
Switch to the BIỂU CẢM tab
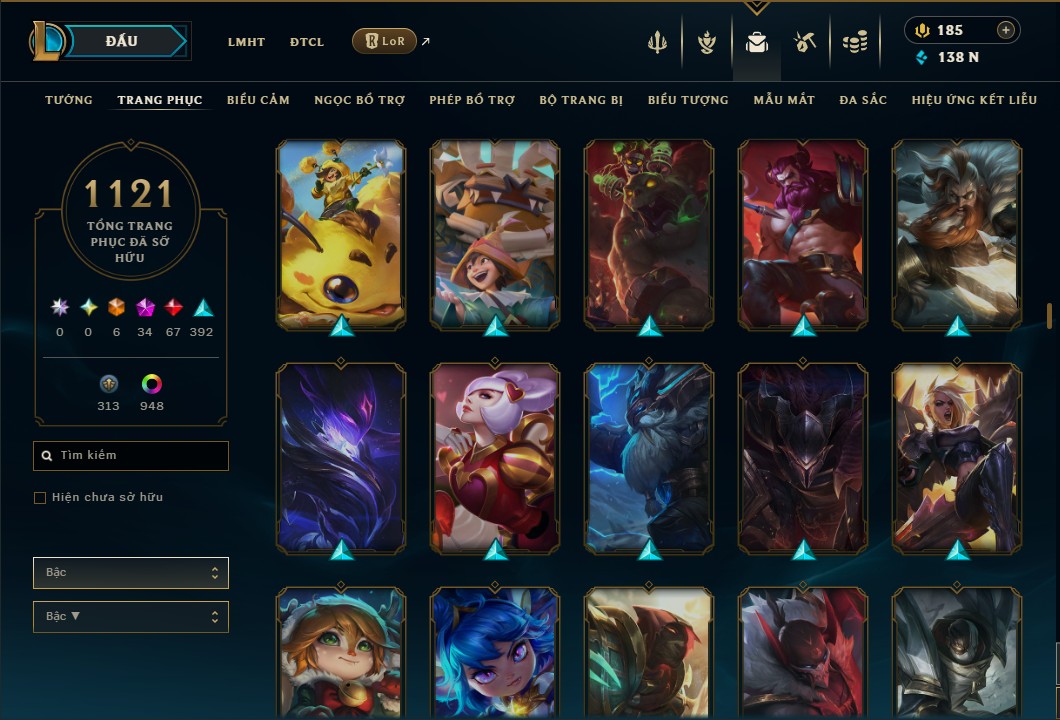(x=258, y=100)
